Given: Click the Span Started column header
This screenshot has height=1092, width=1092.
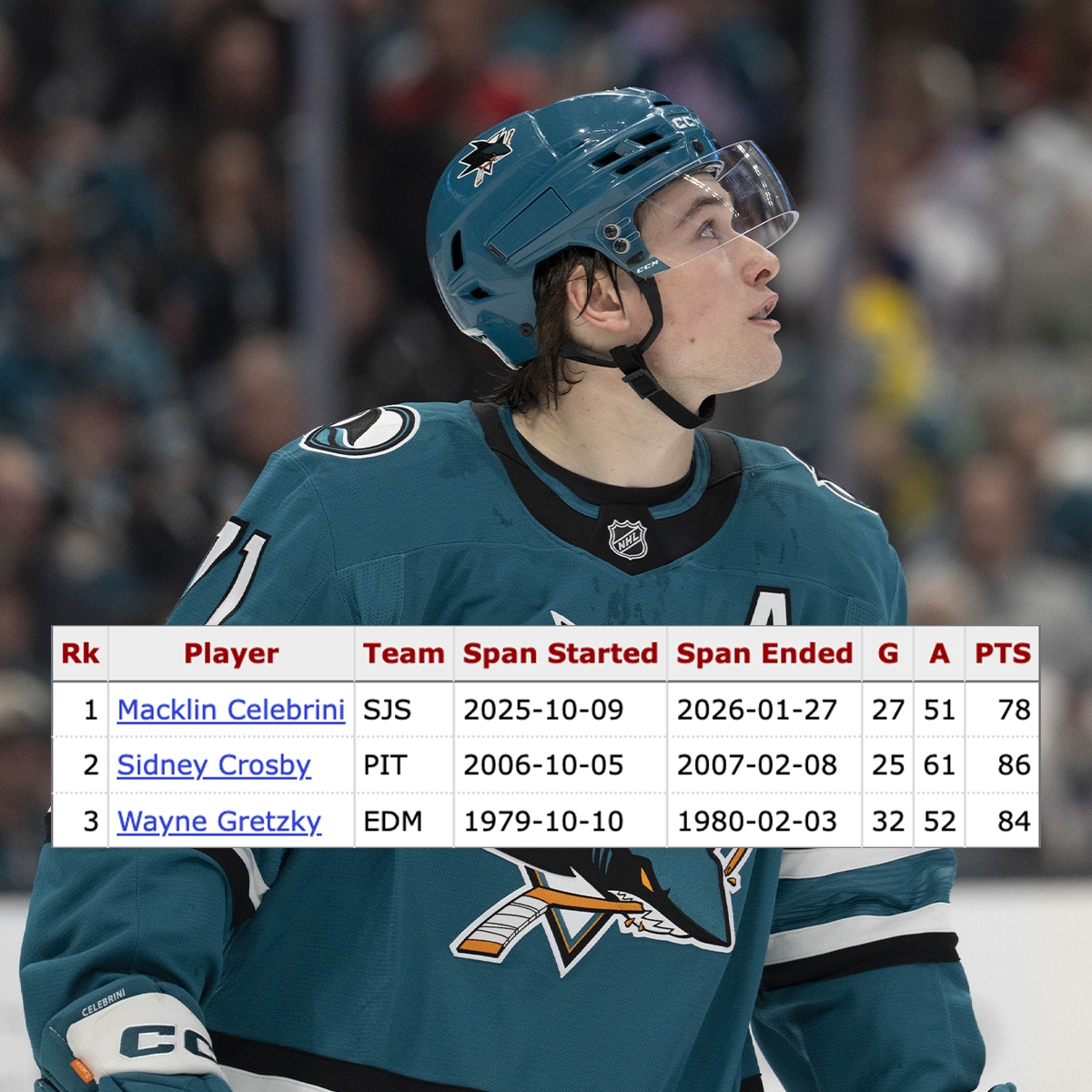Looking at the screenshot, I should tap(560, 653).
